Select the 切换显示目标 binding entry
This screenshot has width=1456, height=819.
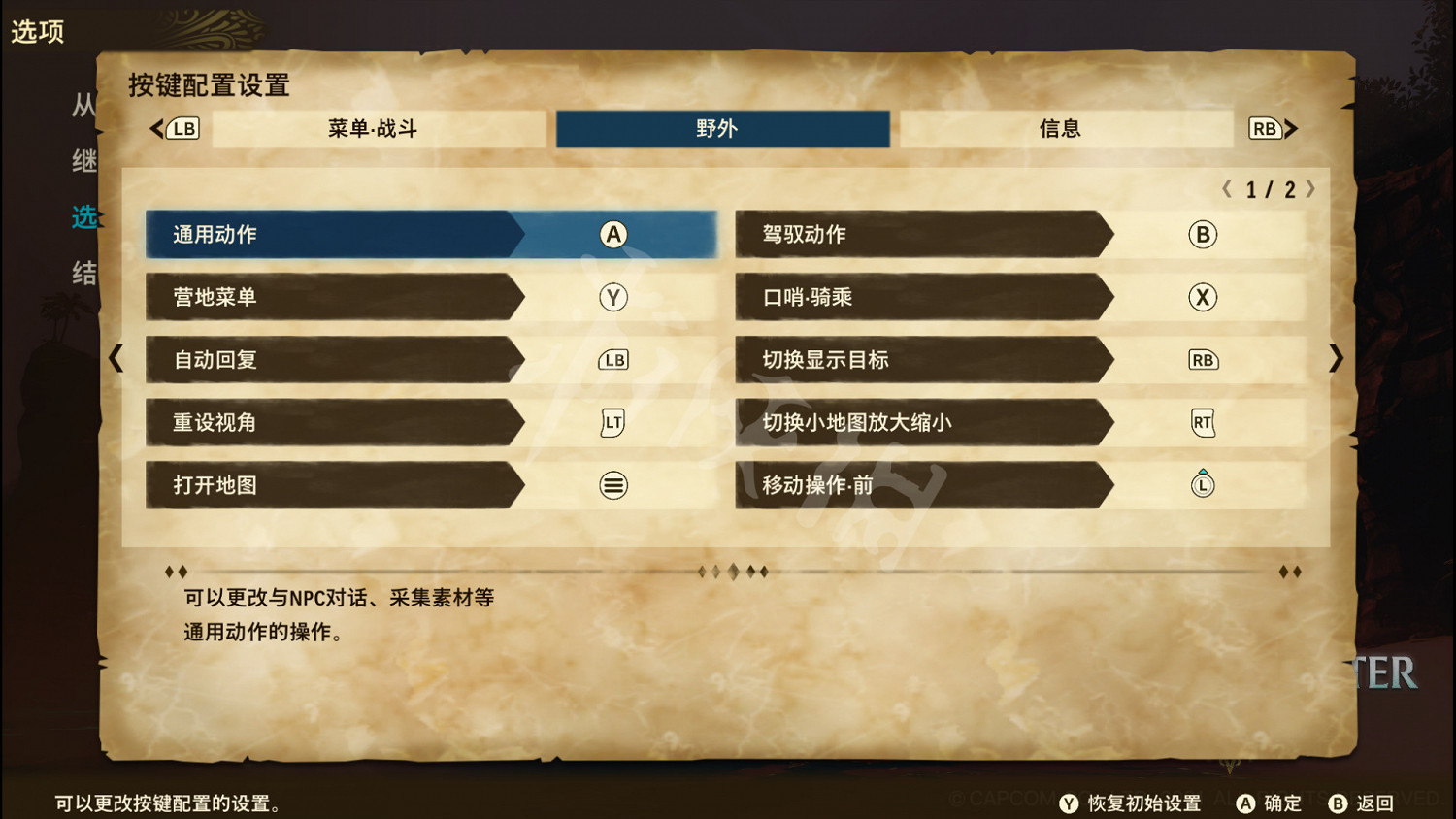[x=922, y=359]
